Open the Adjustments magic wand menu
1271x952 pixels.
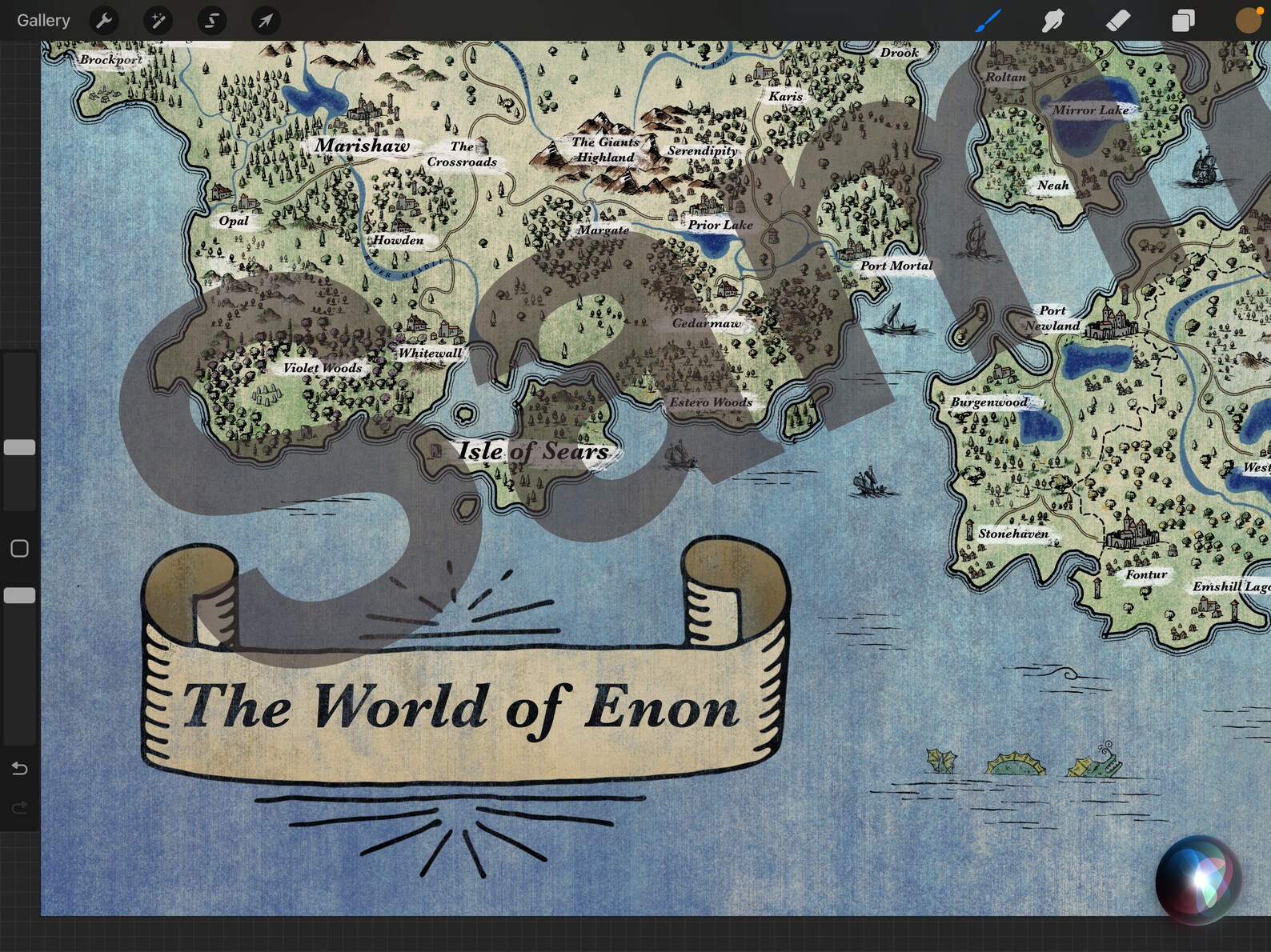point(158,20)
